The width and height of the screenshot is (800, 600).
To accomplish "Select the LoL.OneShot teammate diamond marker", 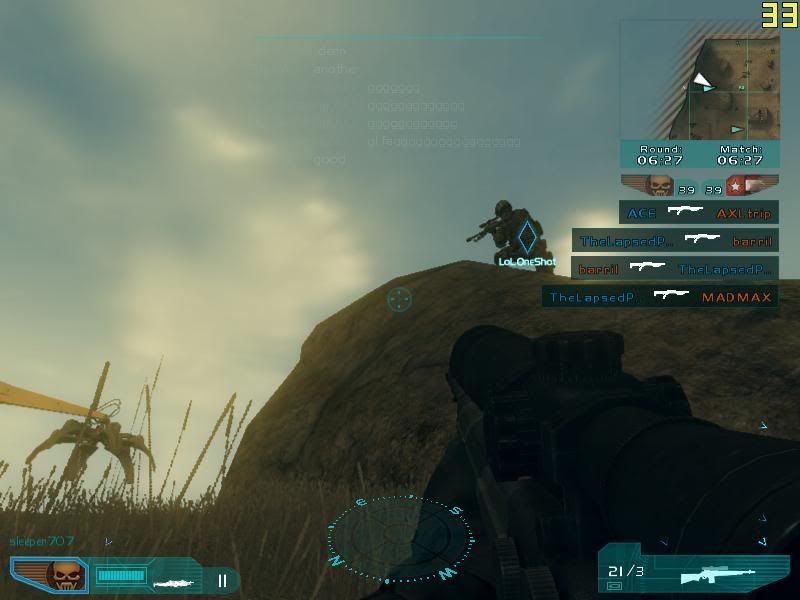I will 526,238.
